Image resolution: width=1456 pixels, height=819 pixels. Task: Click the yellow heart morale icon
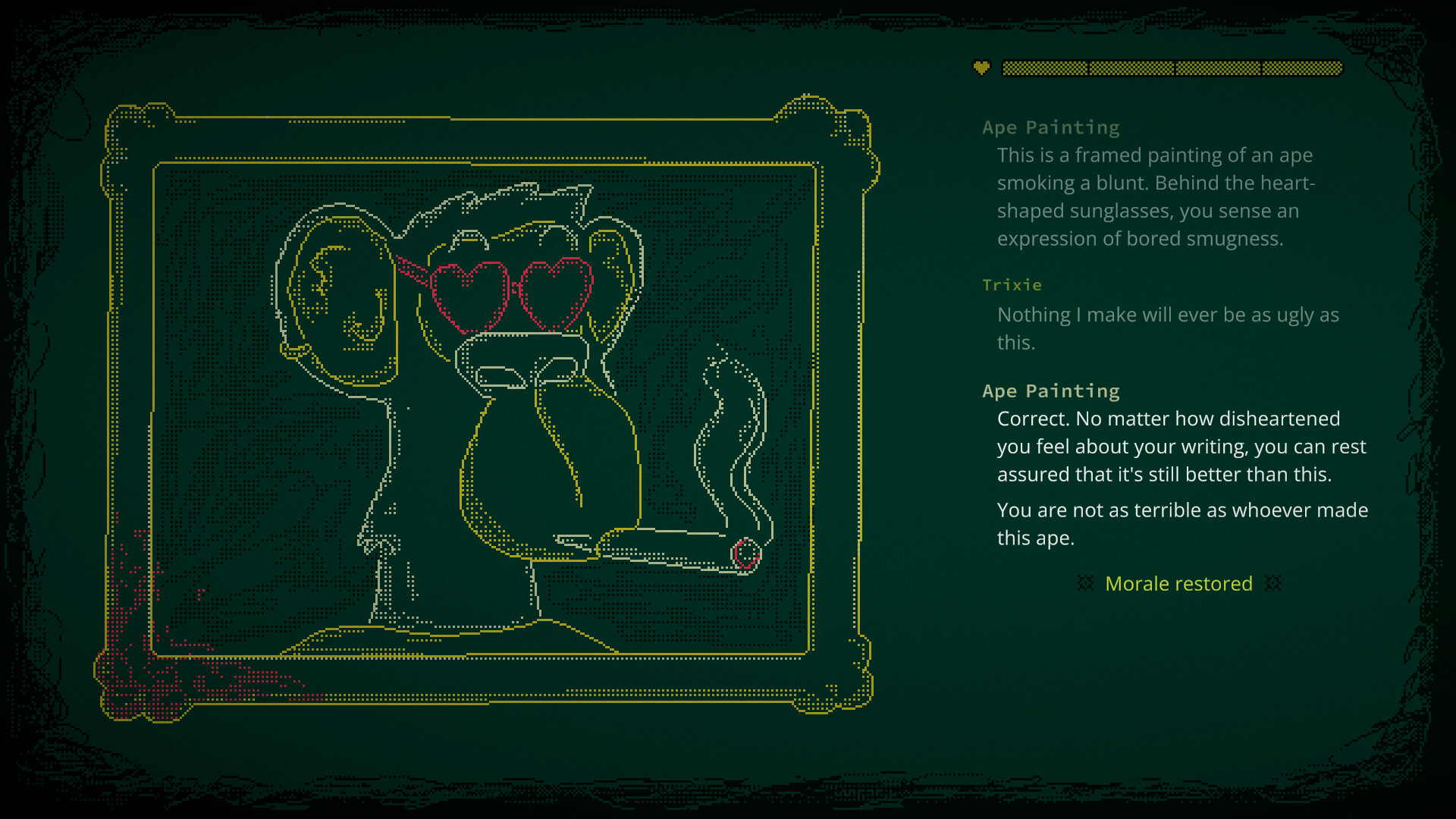[x=981, y=68]
